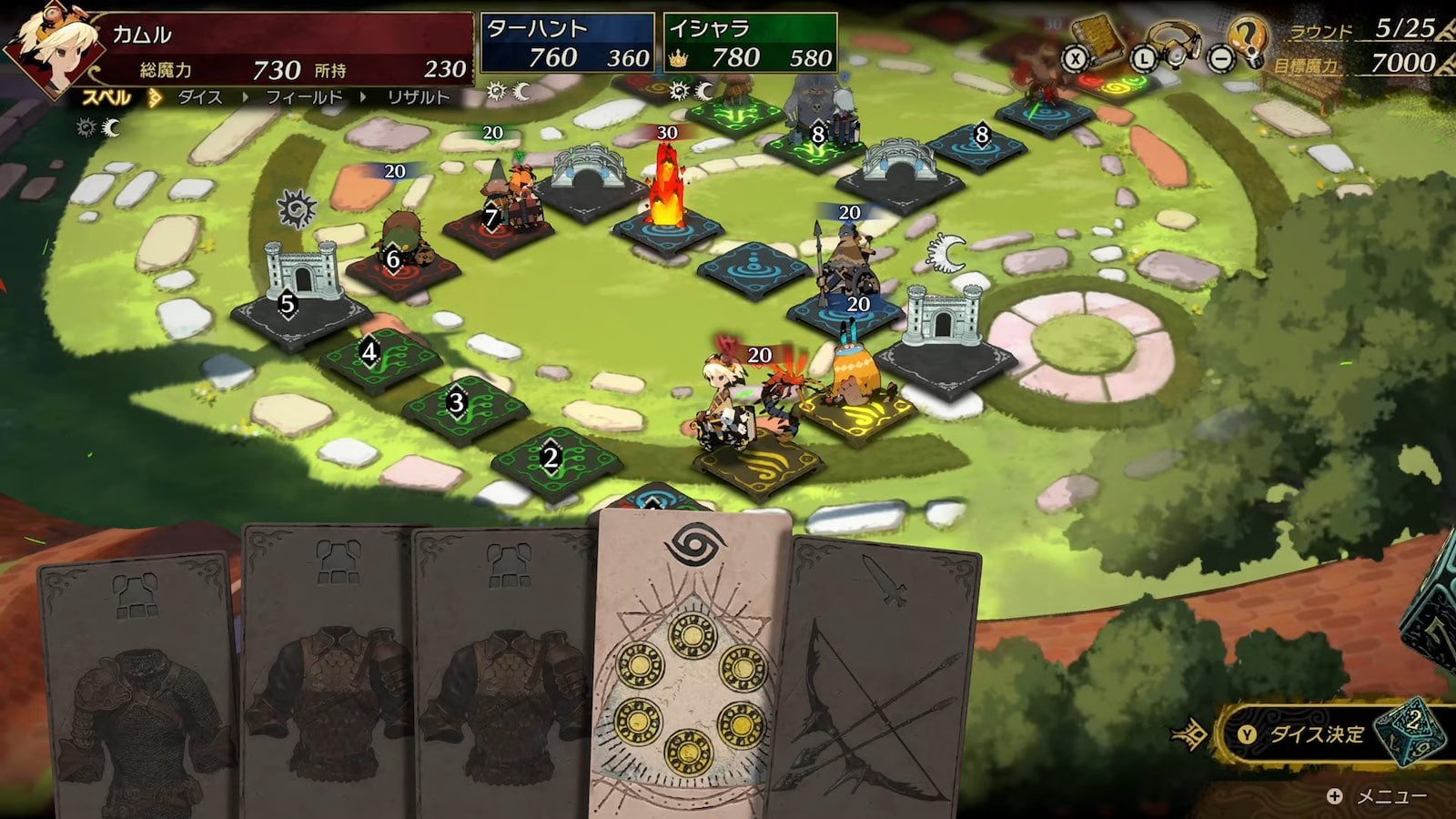Choose the castle tile numbered 5
Screen dimensions: 1456x819
point(288,305)
